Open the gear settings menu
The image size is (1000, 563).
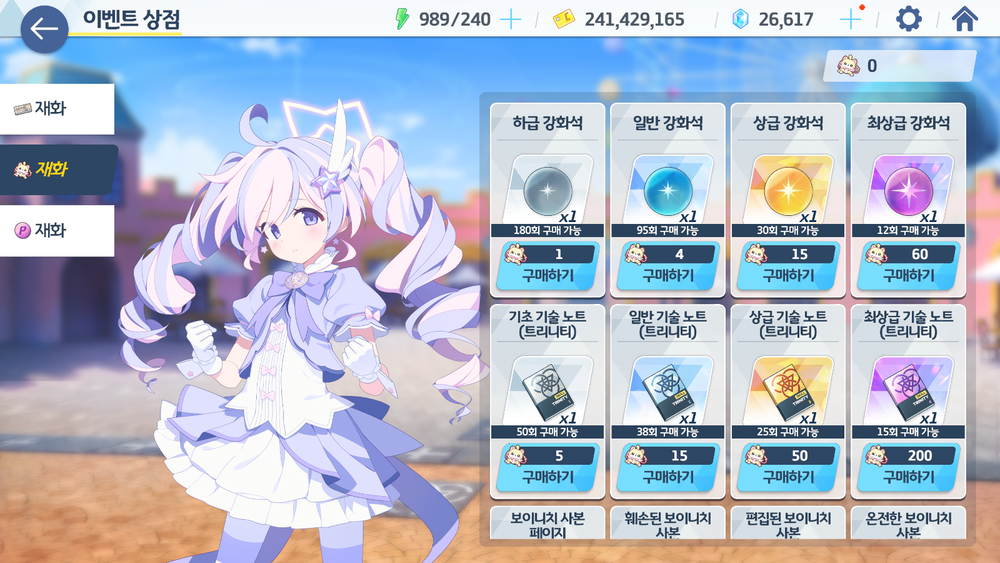[908, 19]
